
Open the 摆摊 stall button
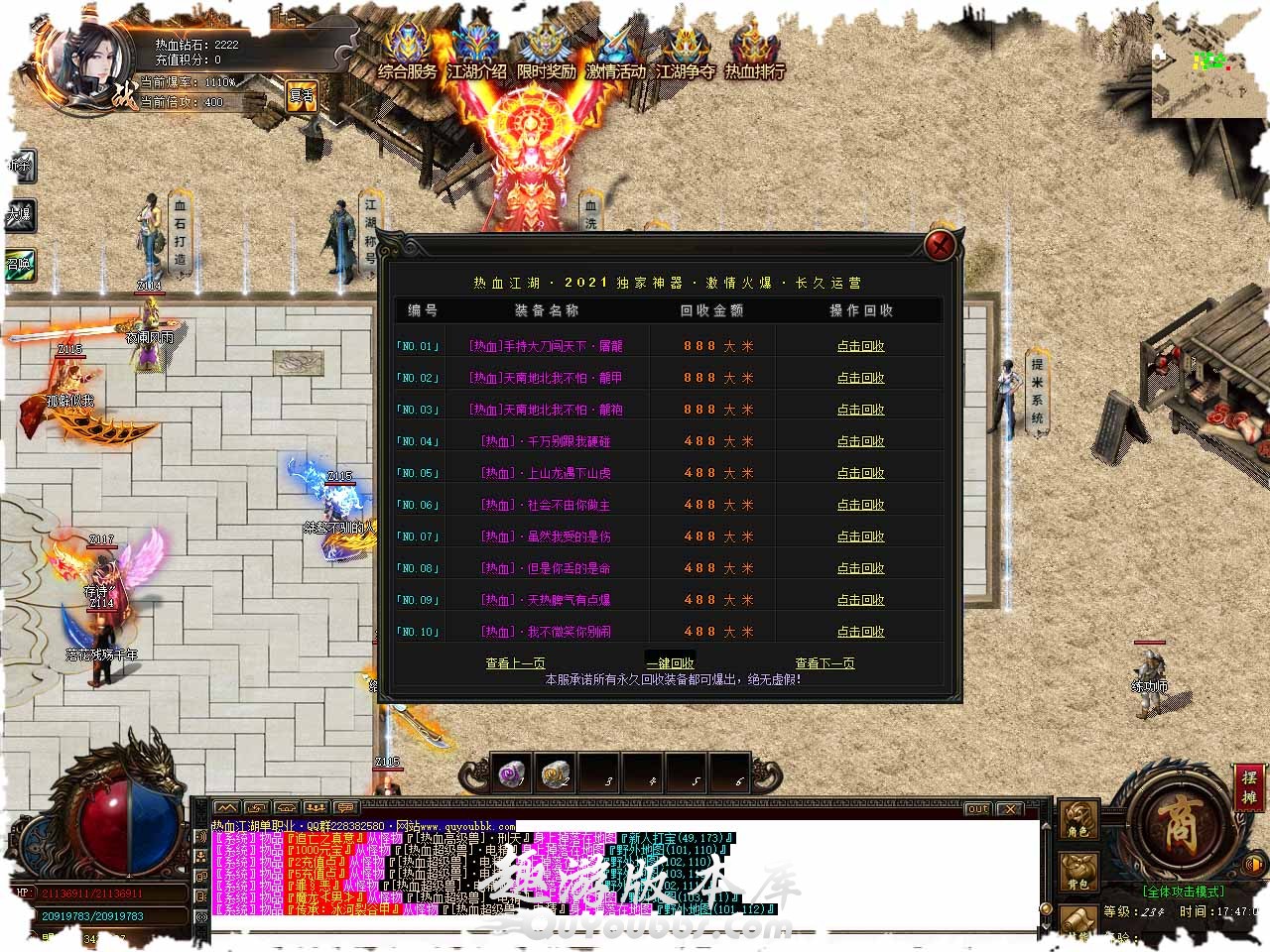pos(1248,787)
